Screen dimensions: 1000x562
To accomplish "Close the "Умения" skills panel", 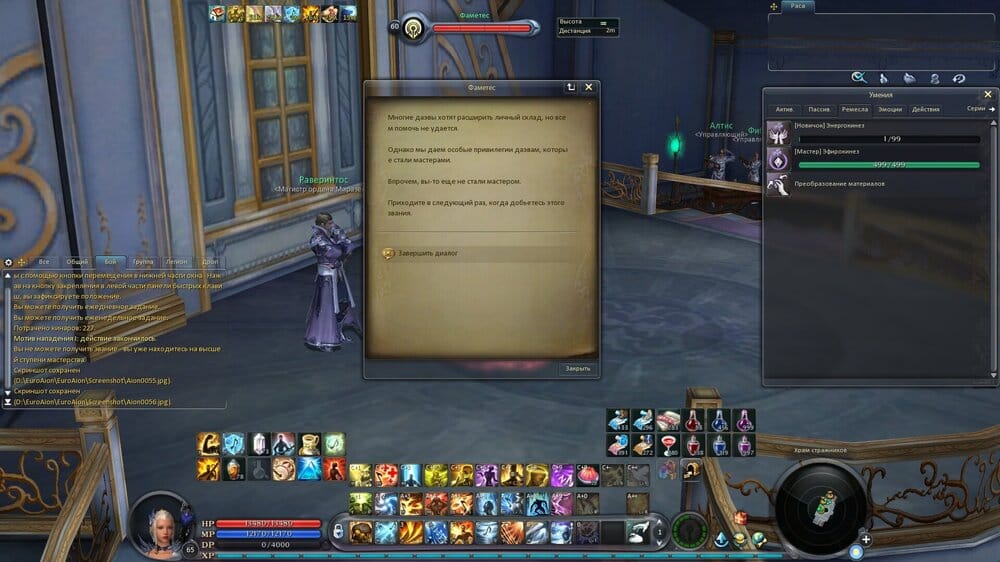I will (988, 94).
